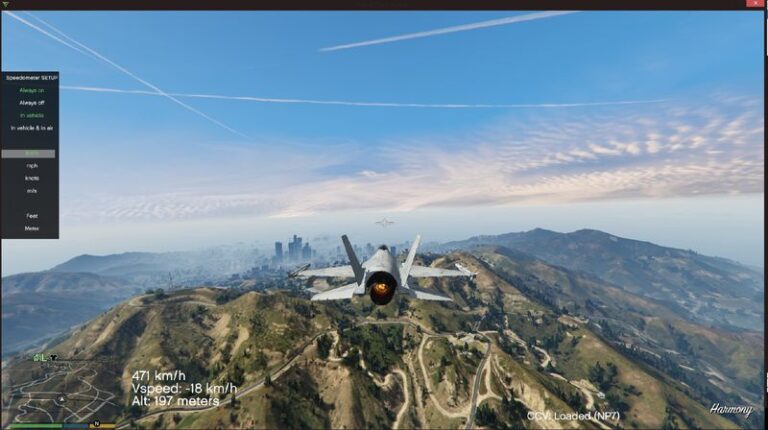The height and width of the screenshot is (430, 768).
Task: Choose knots as the speed unit
Action: tap(32, 177)
